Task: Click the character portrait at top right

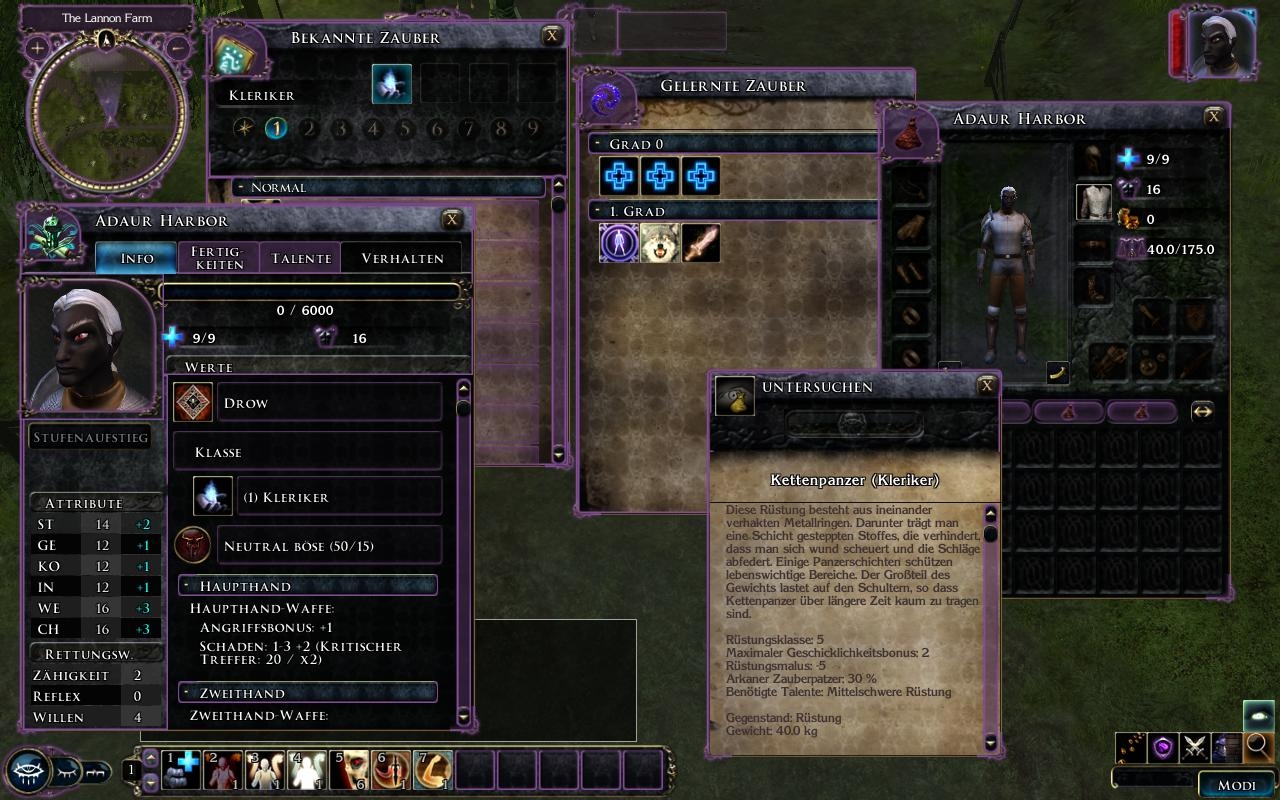Action: [1216, 46]
